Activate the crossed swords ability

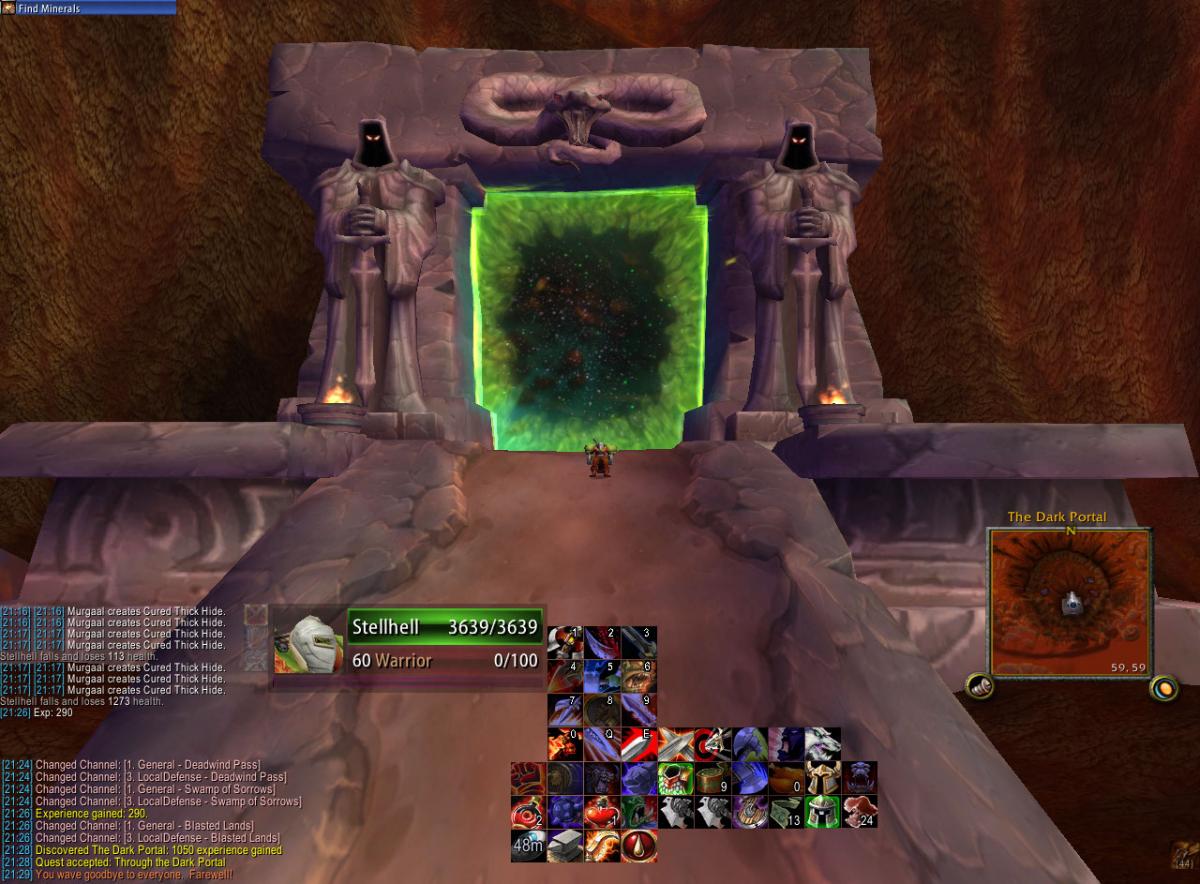click(x=675, y=744)
